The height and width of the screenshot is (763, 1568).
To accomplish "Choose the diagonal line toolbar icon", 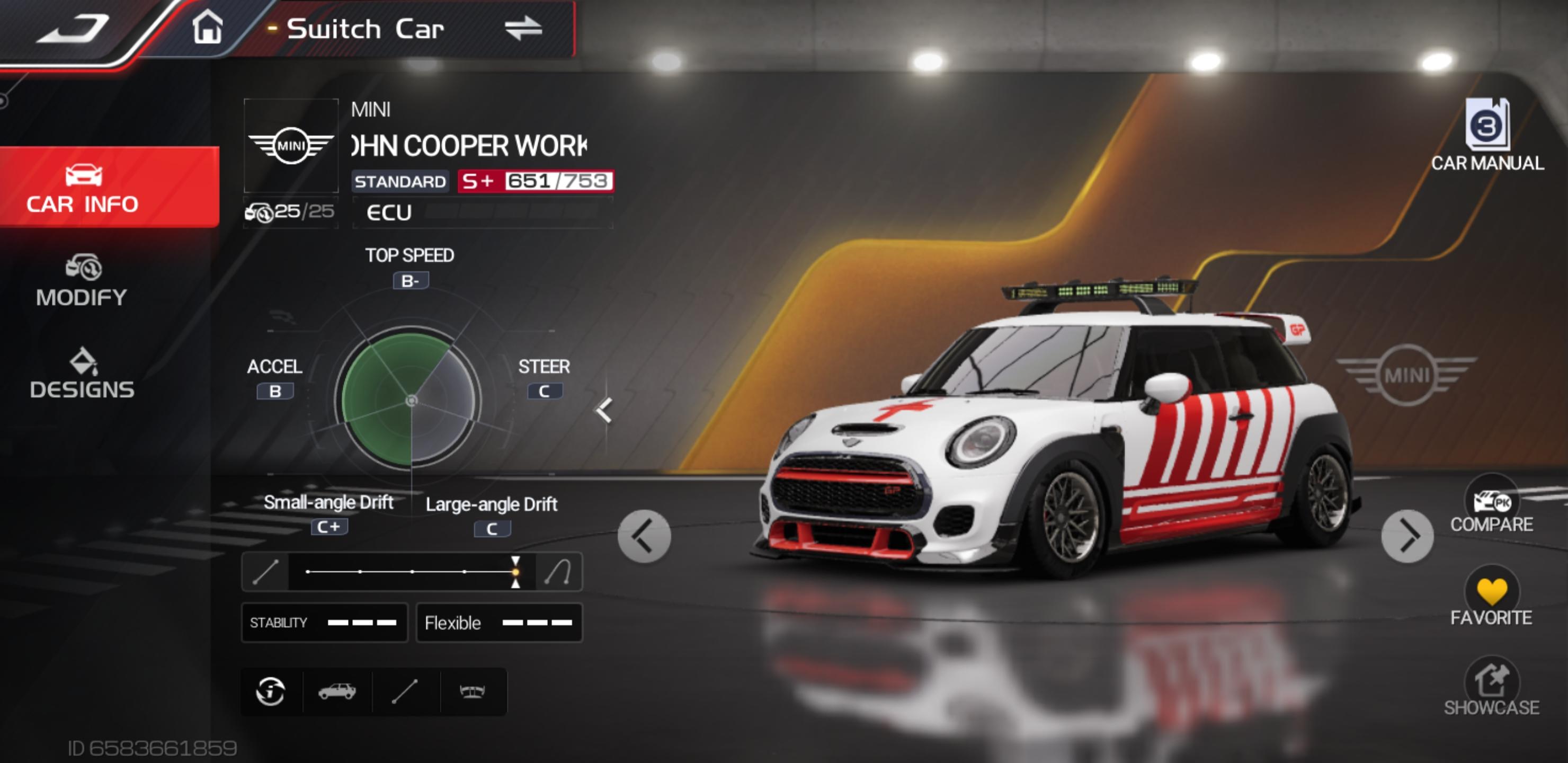I will click(x=405, y=692).
